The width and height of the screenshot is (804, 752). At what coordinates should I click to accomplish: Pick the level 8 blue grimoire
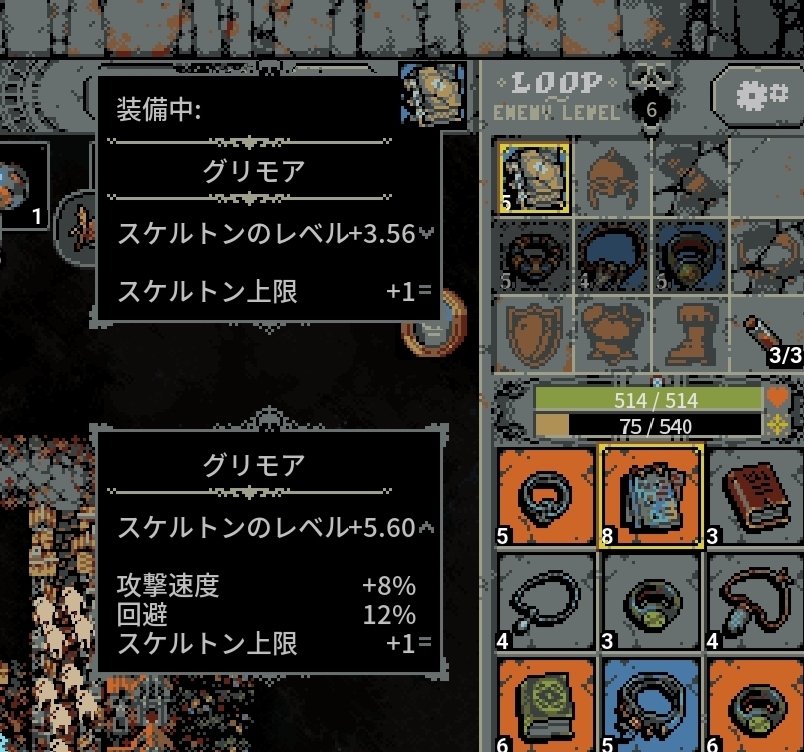[650, 495]
